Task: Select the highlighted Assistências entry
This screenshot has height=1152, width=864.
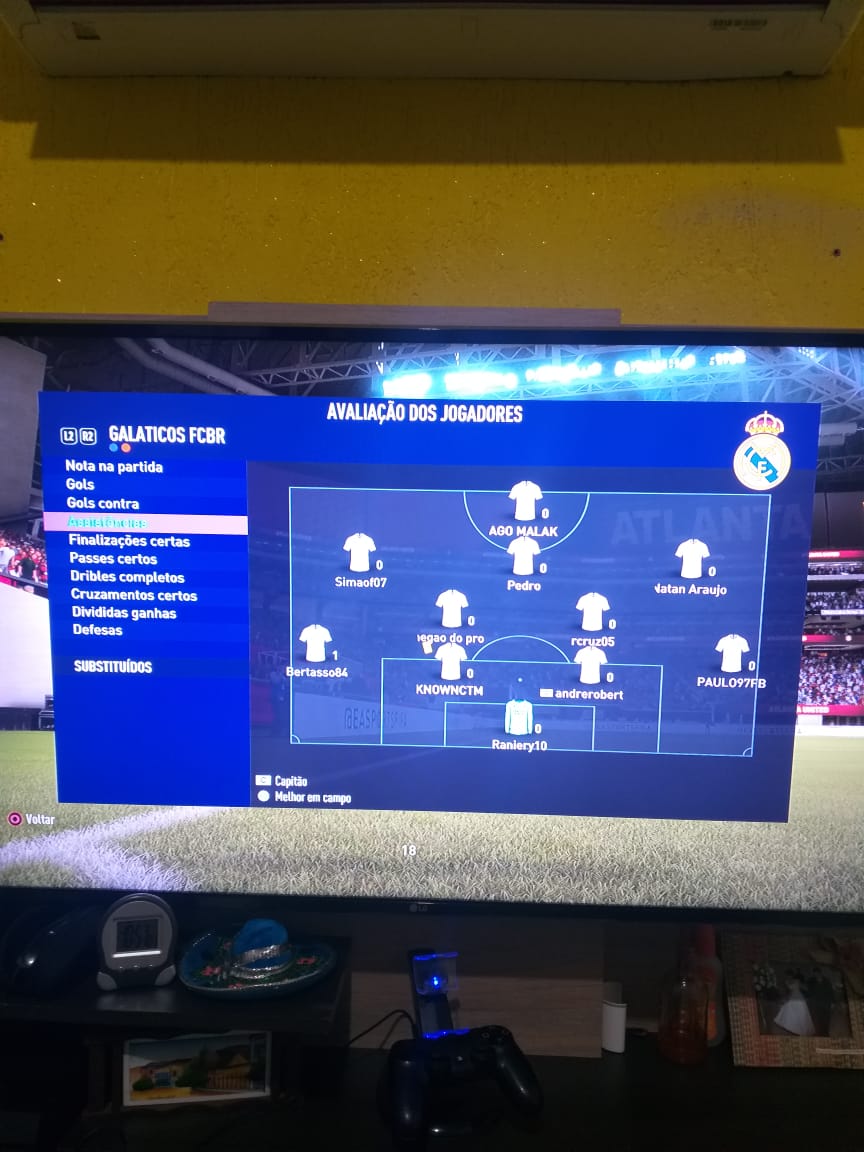Action: [x=106, y=522]
